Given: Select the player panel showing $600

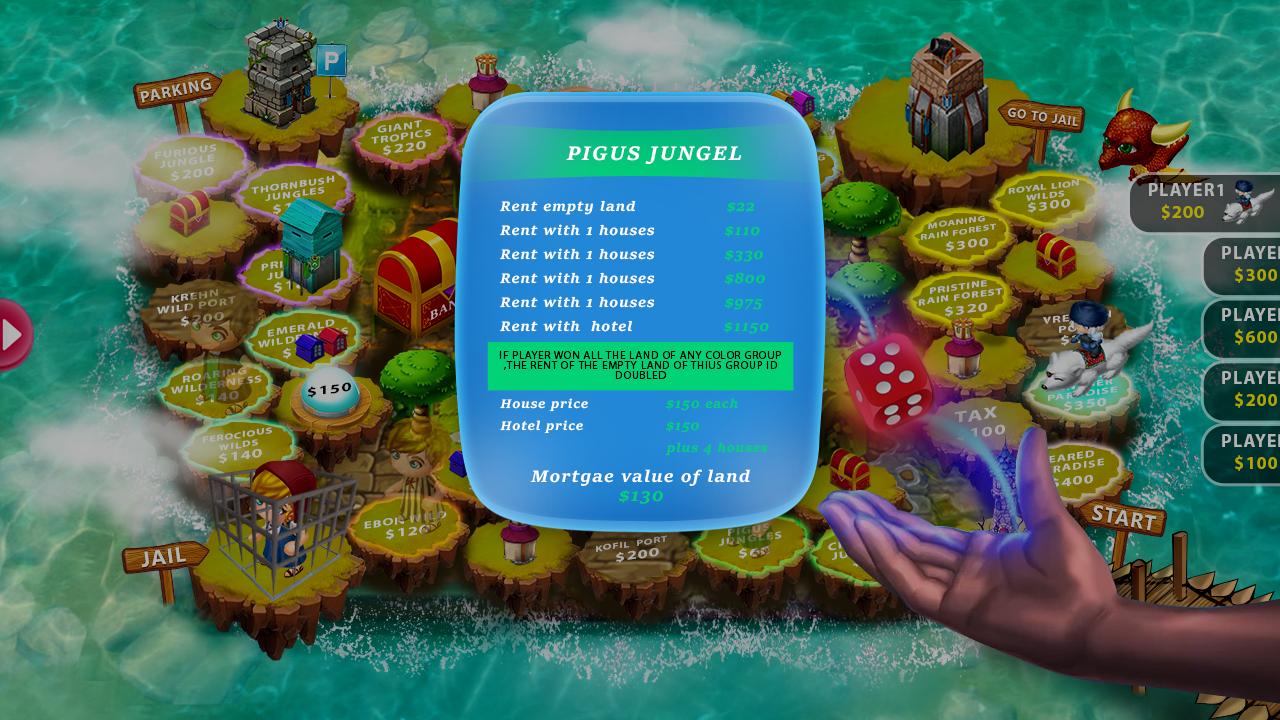Looking at the screenshot, I should click(1243, 327).
